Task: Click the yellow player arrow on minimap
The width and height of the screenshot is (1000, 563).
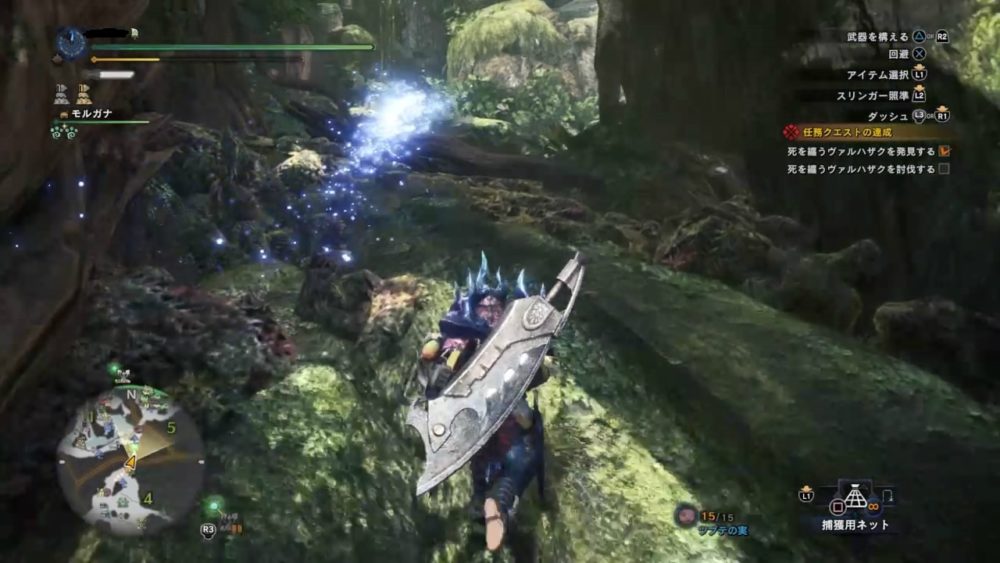Action: [130, 462]
